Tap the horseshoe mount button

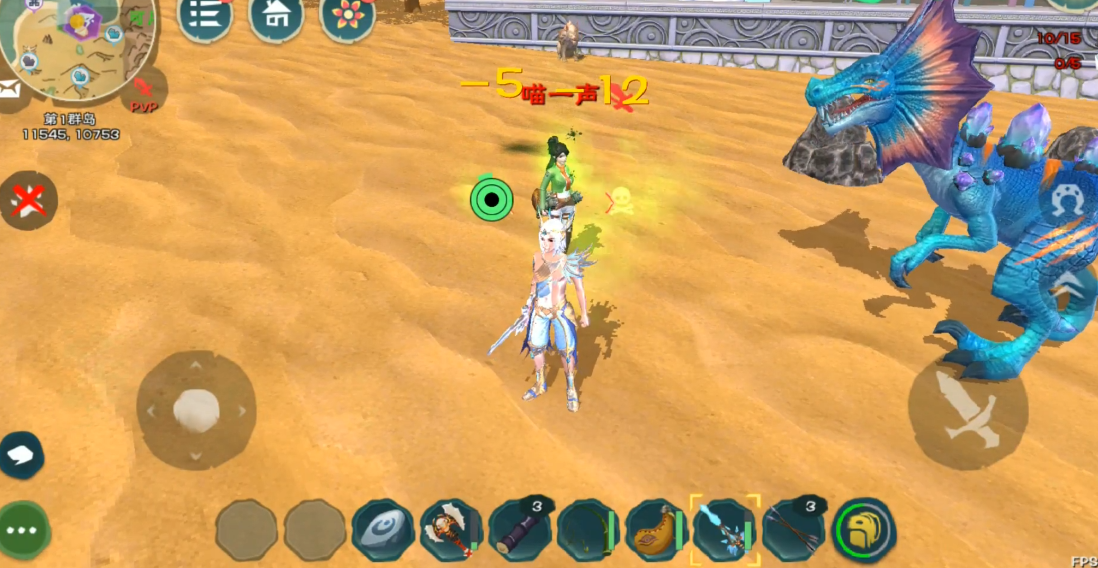click(x=1064, y=205)
